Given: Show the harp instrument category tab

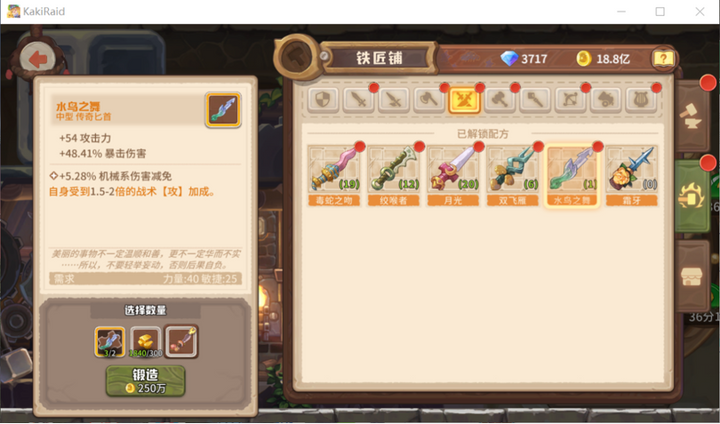Looking at the screenshot, I should coord(640,99).
